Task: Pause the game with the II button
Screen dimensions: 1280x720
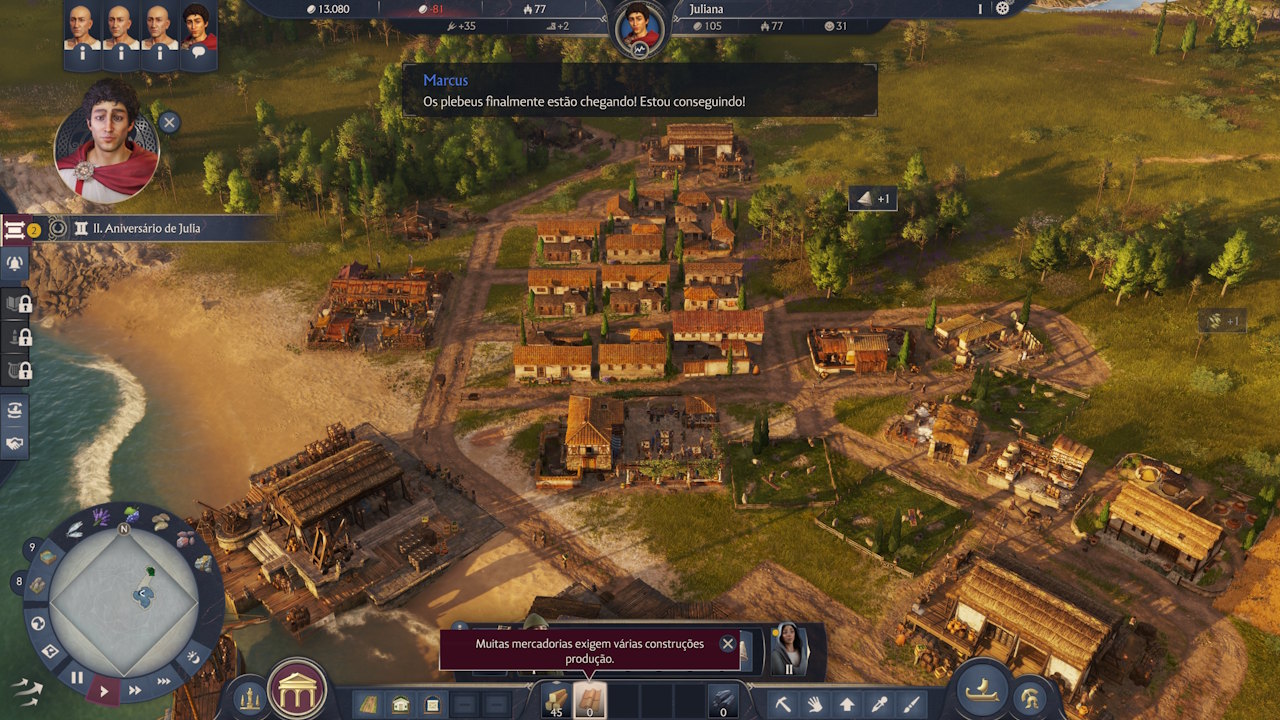Action: tap(77, 677)
